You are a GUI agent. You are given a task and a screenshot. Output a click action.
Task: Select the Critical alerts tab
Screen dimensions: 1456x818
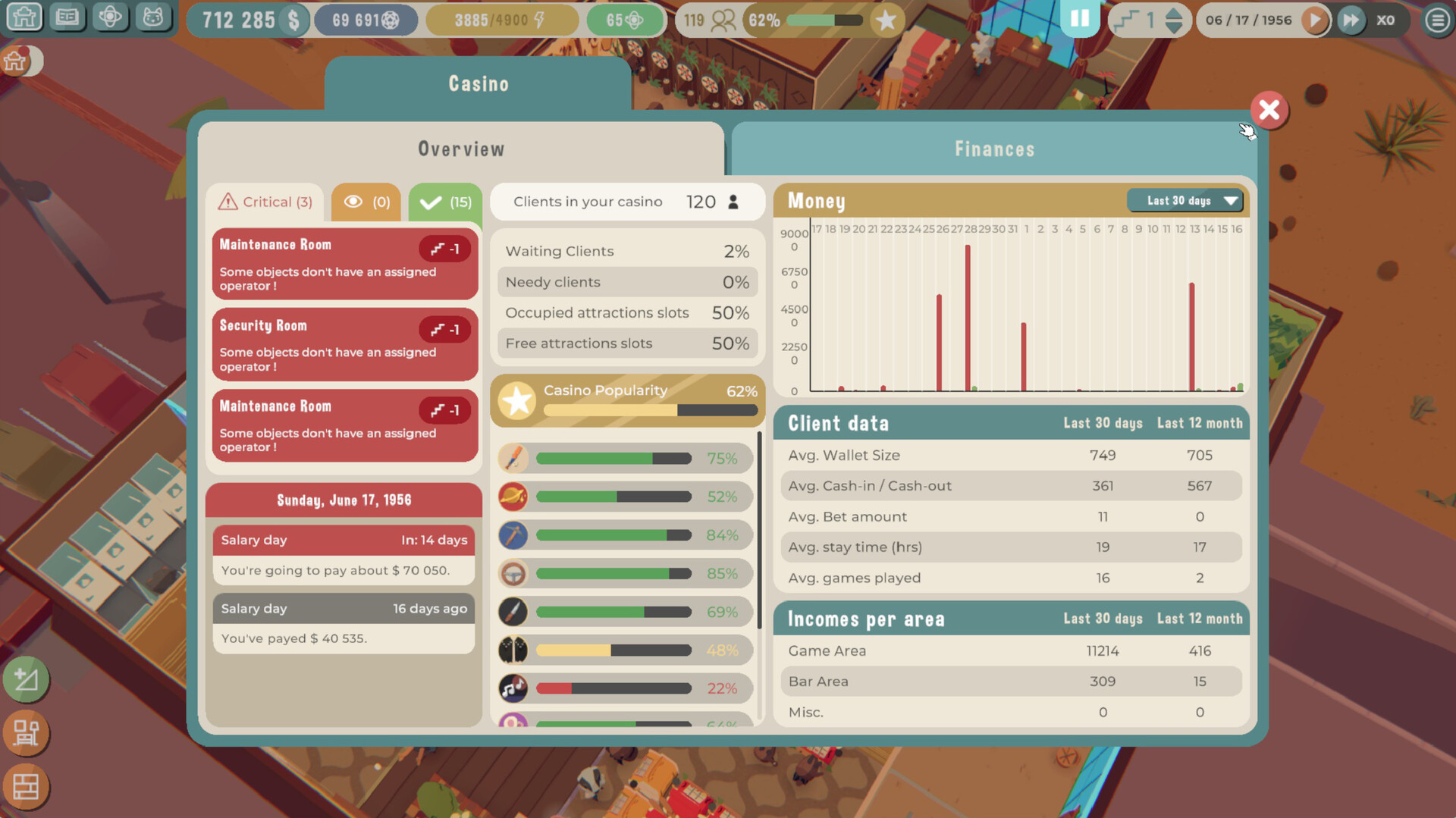tap(266, 201)
